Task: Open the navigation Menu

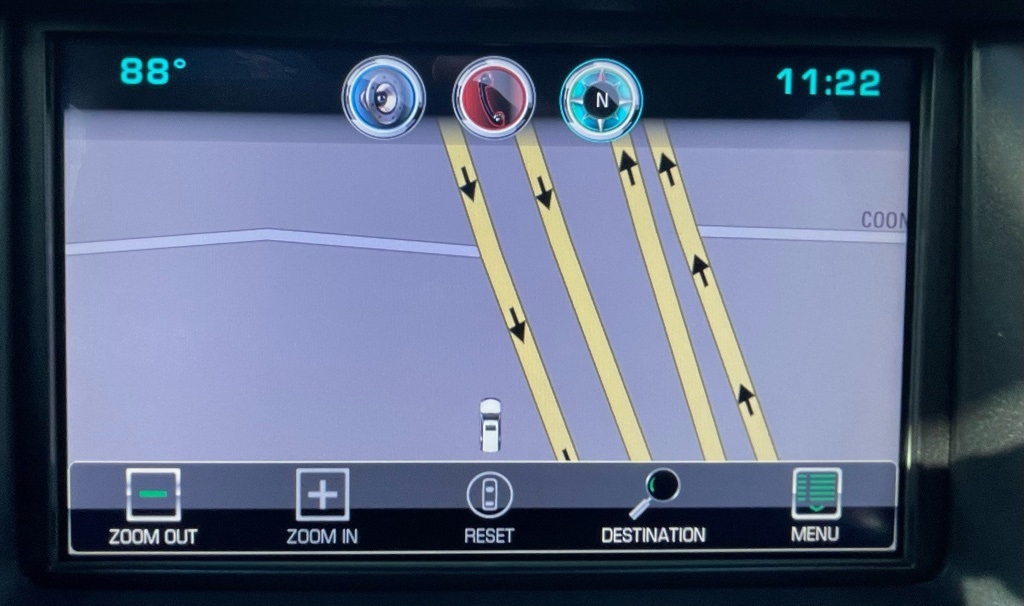Action: click(815, 506)
